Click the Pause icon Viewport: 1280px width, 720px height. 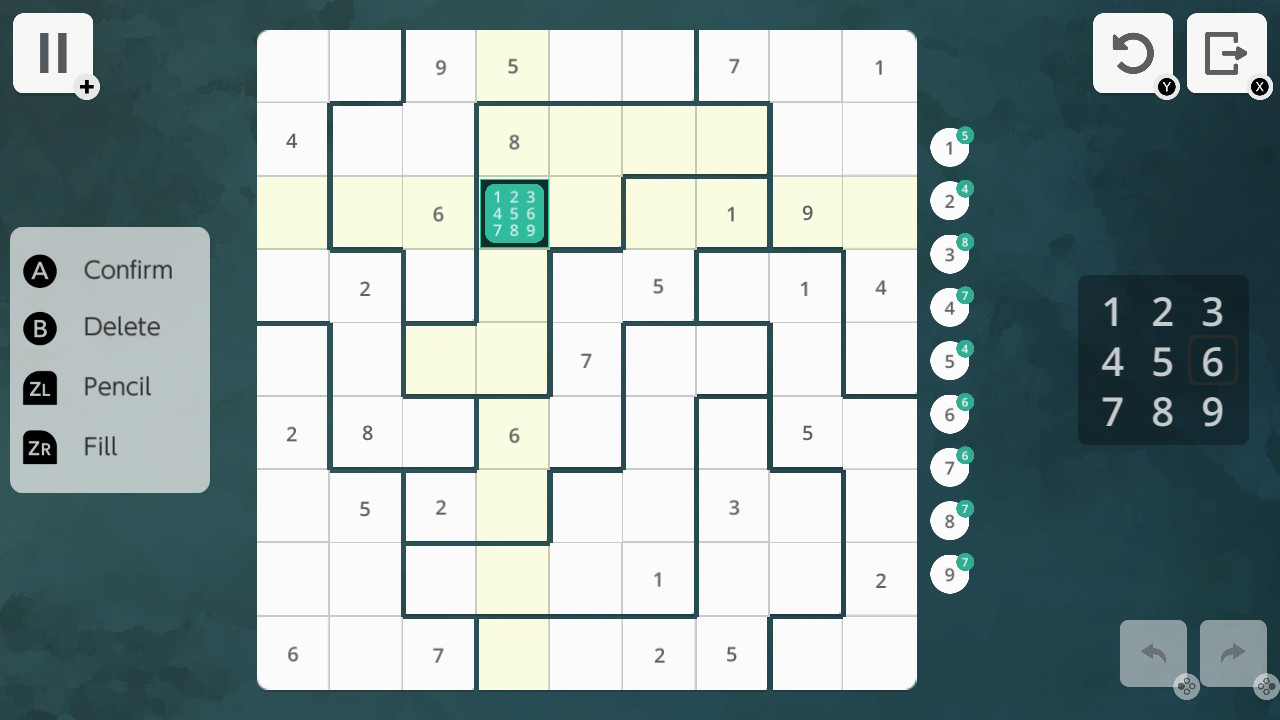coord(52,52)
